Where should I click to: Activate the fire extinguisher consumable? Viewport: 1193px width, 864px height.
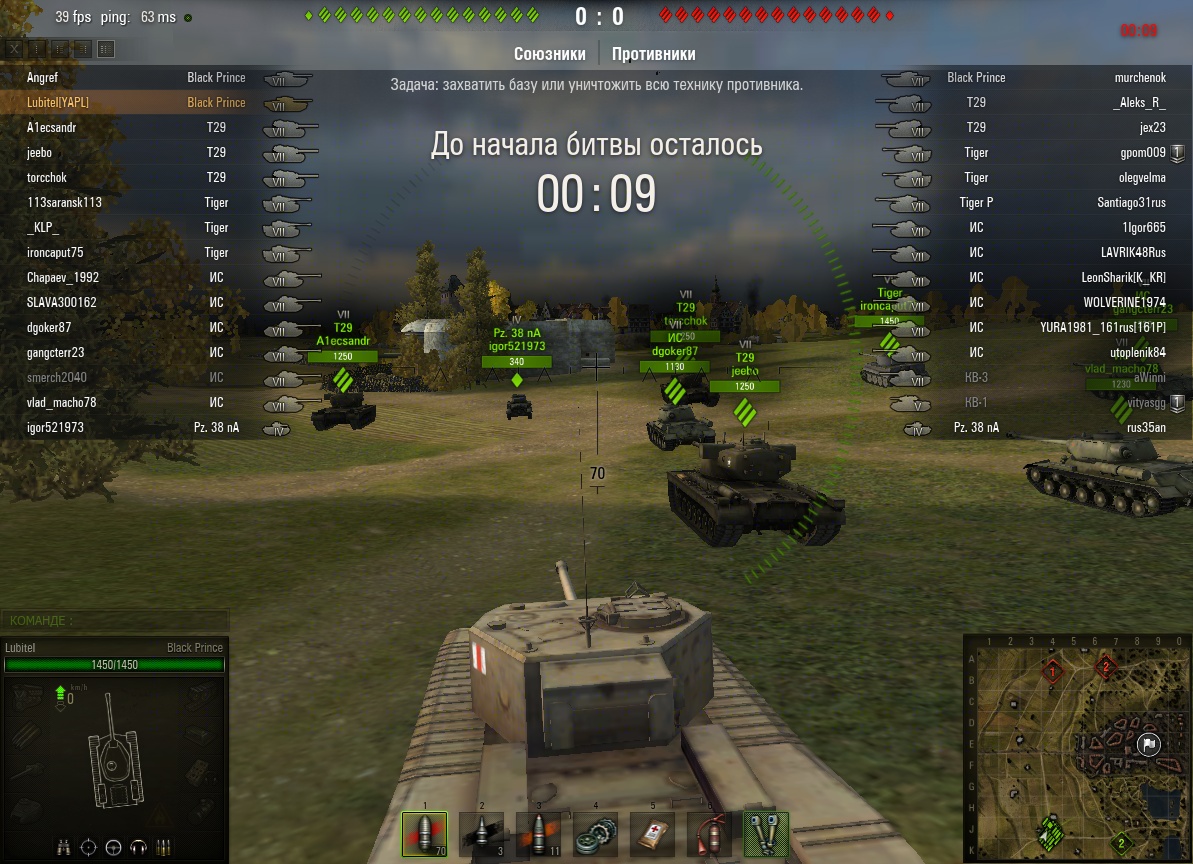click(x=709, y=834)
